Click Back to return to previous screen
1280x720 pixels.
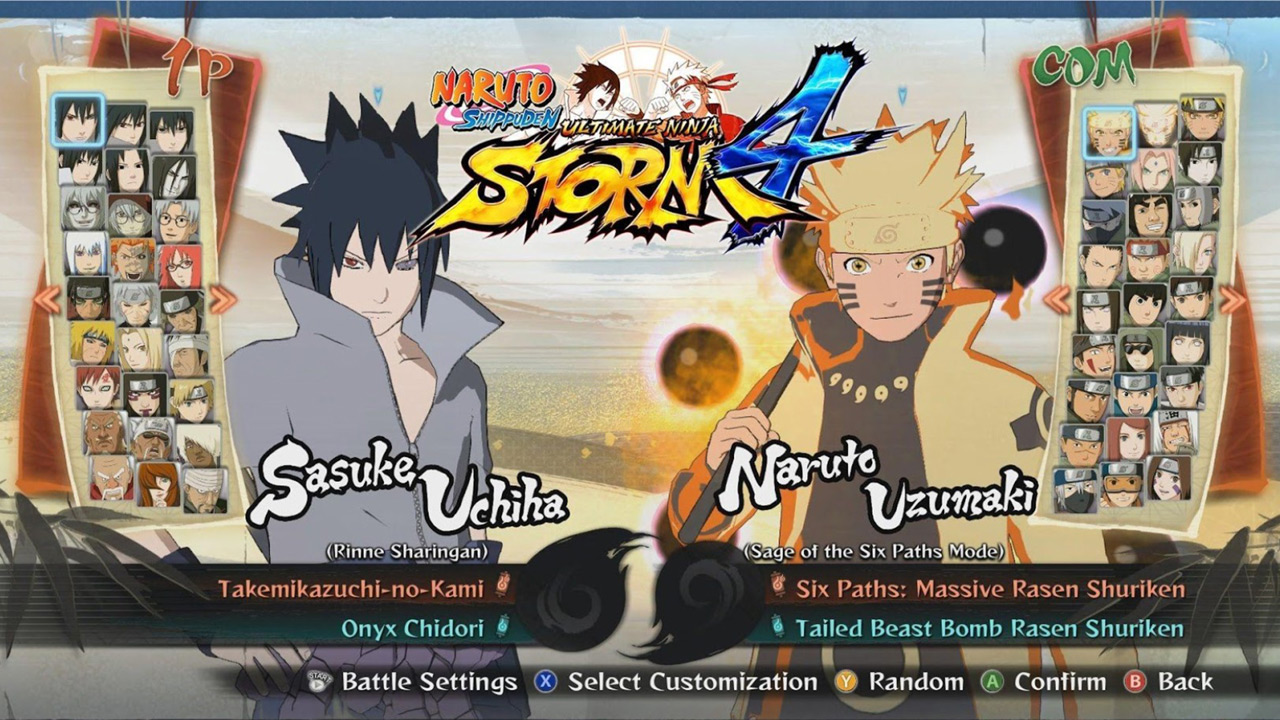(1185, 683)
